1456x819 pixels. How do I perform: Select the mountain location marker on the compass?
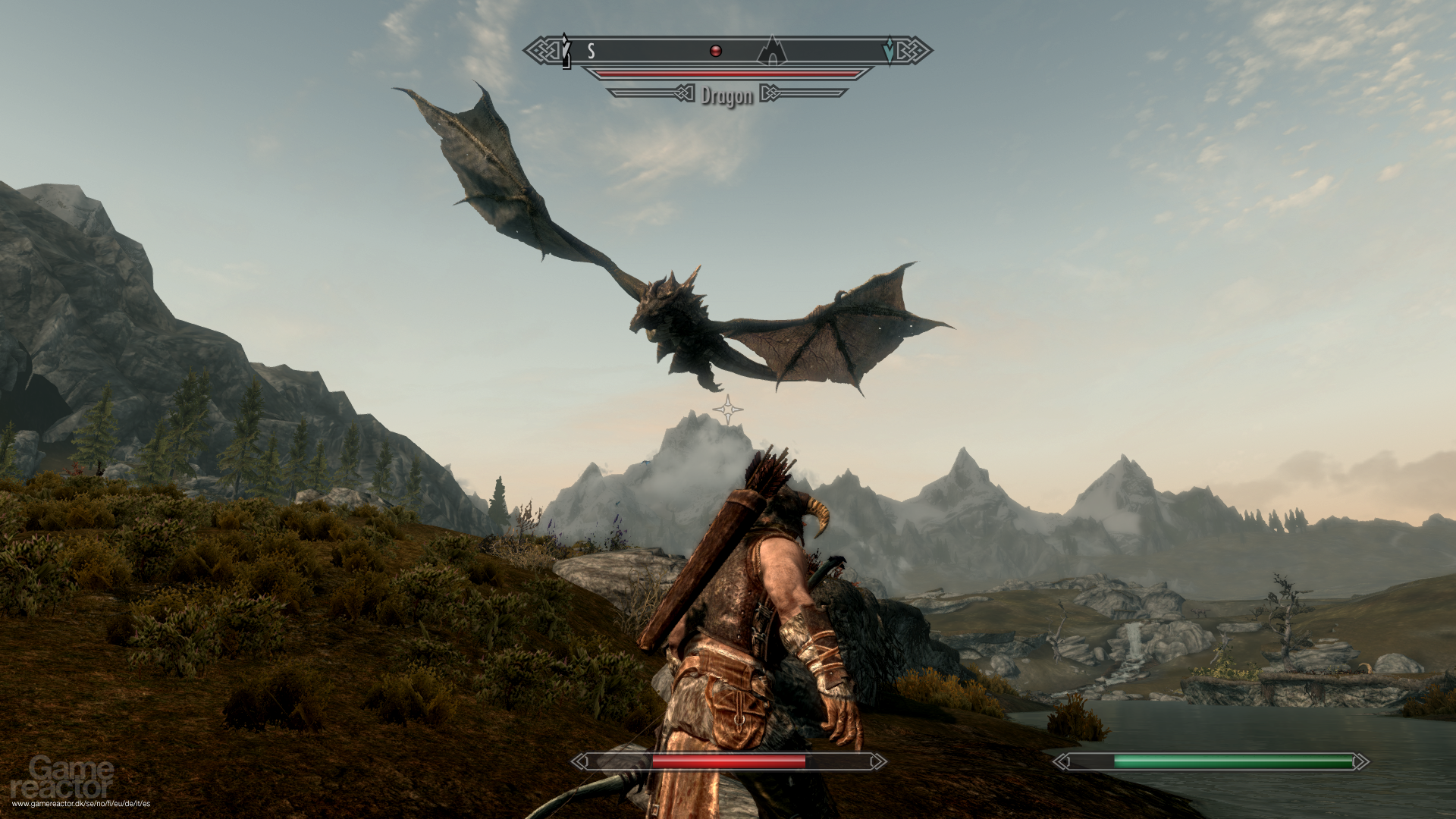tap(772, 51)
